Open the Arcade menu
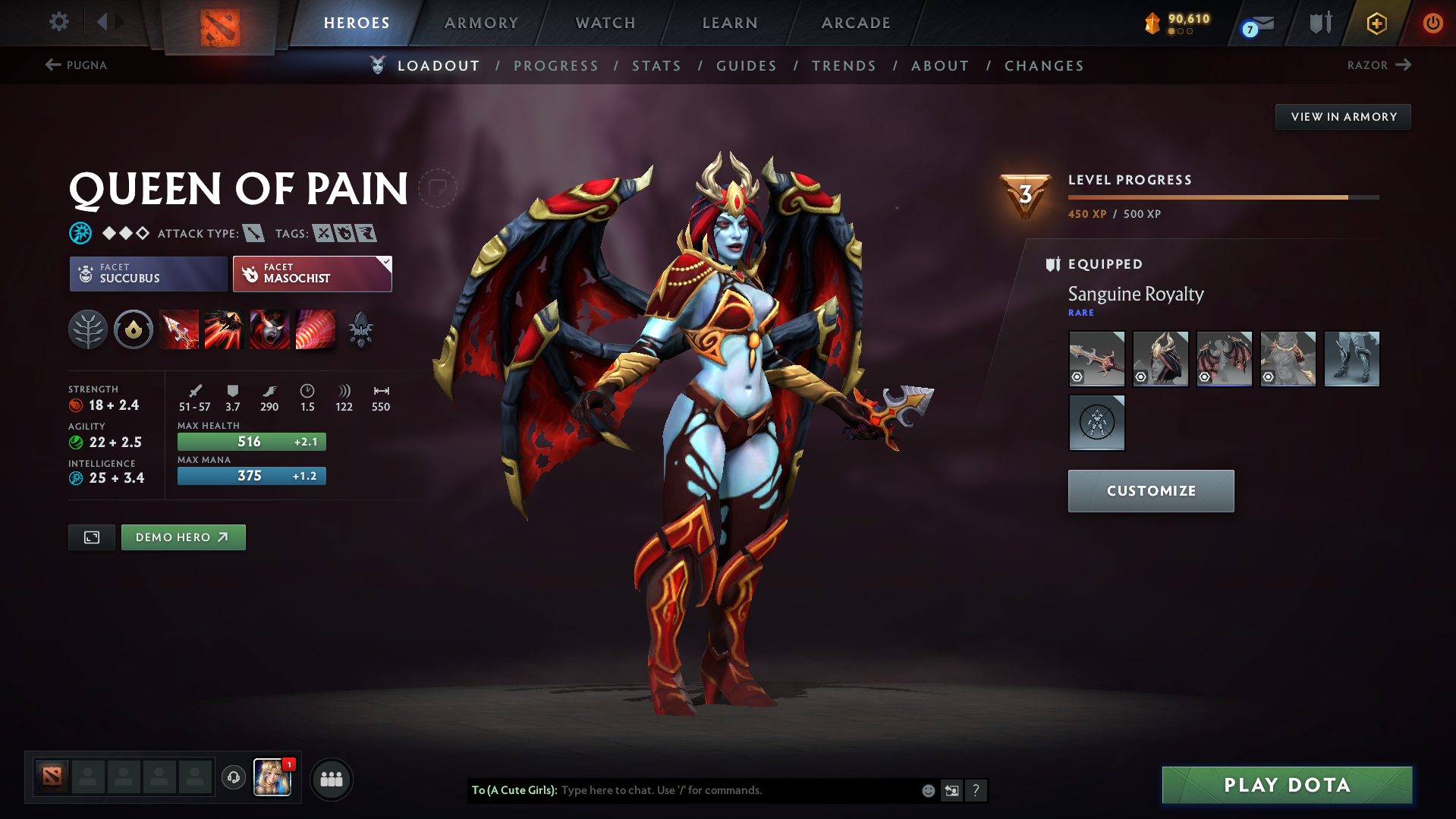The image size is (1456, 819). (854, 23)
